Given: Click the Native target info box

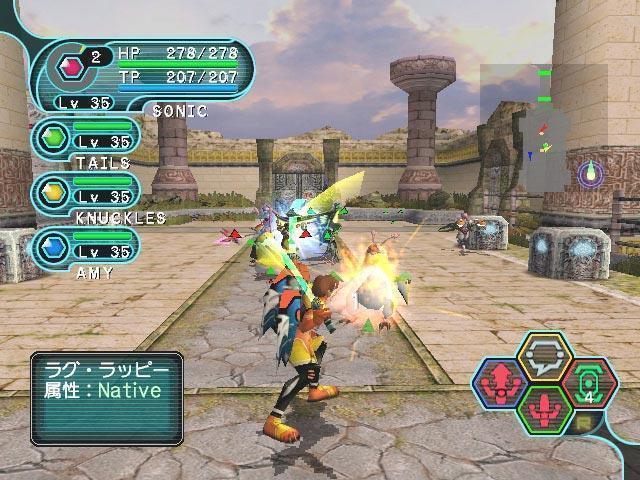Looking at the screenshot, I should pos(107,397).
